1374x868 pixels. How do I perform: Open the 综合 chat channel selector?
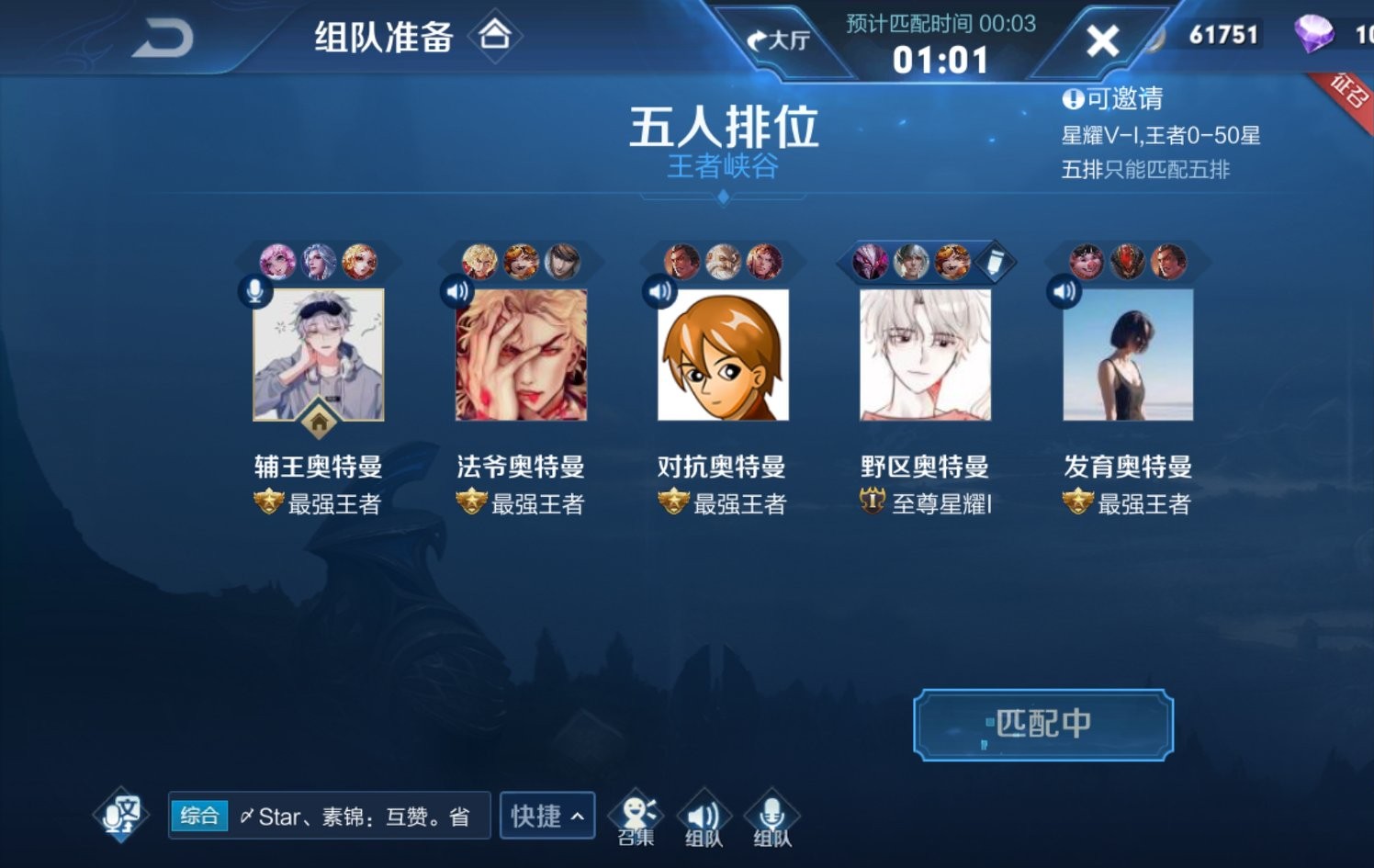point(199,816)
